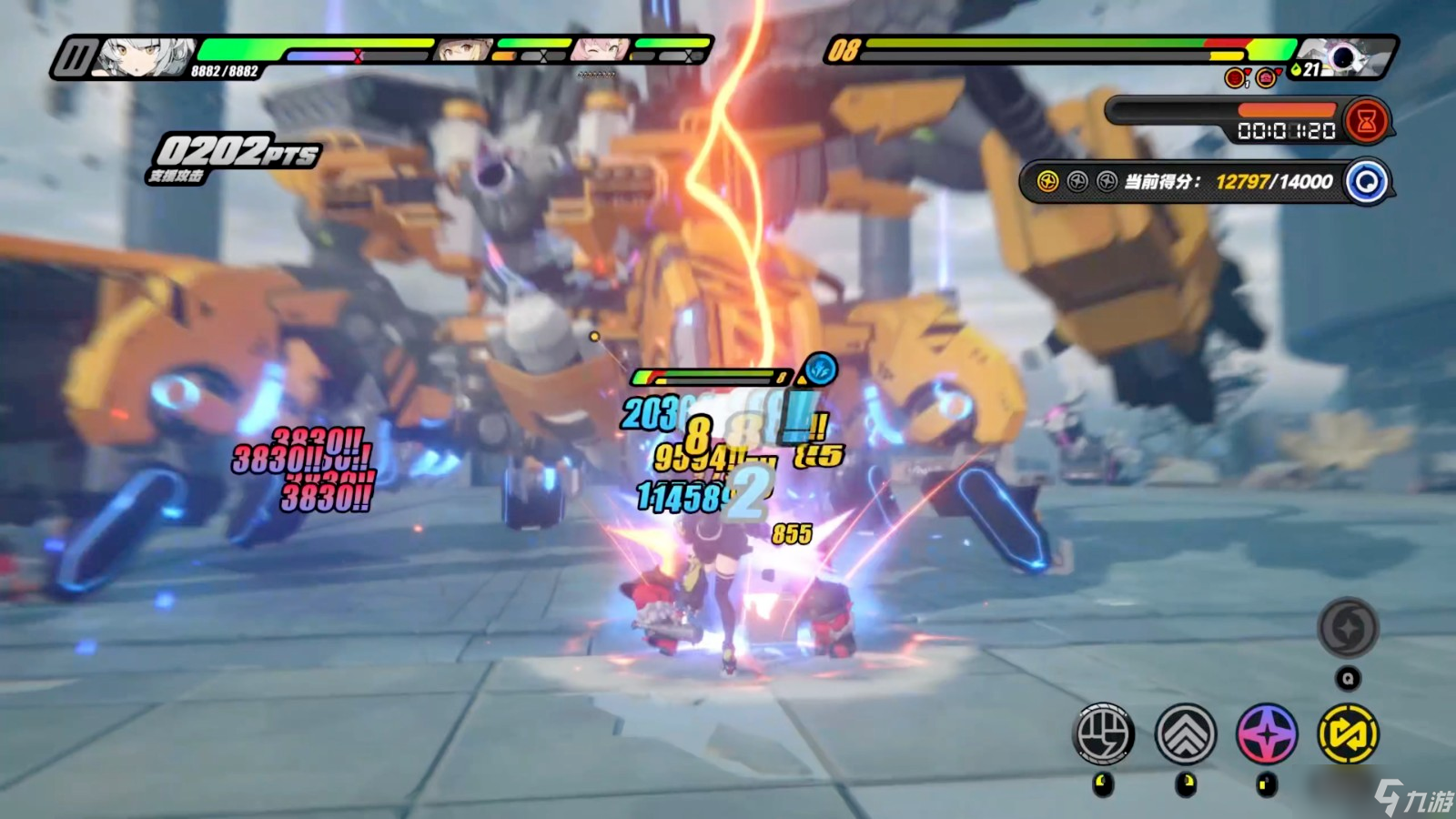Image resolution: width=1456 pixels, height=819 pixels.
Task: Use the fist basic attack button
Action: [x=1104, y=733]
